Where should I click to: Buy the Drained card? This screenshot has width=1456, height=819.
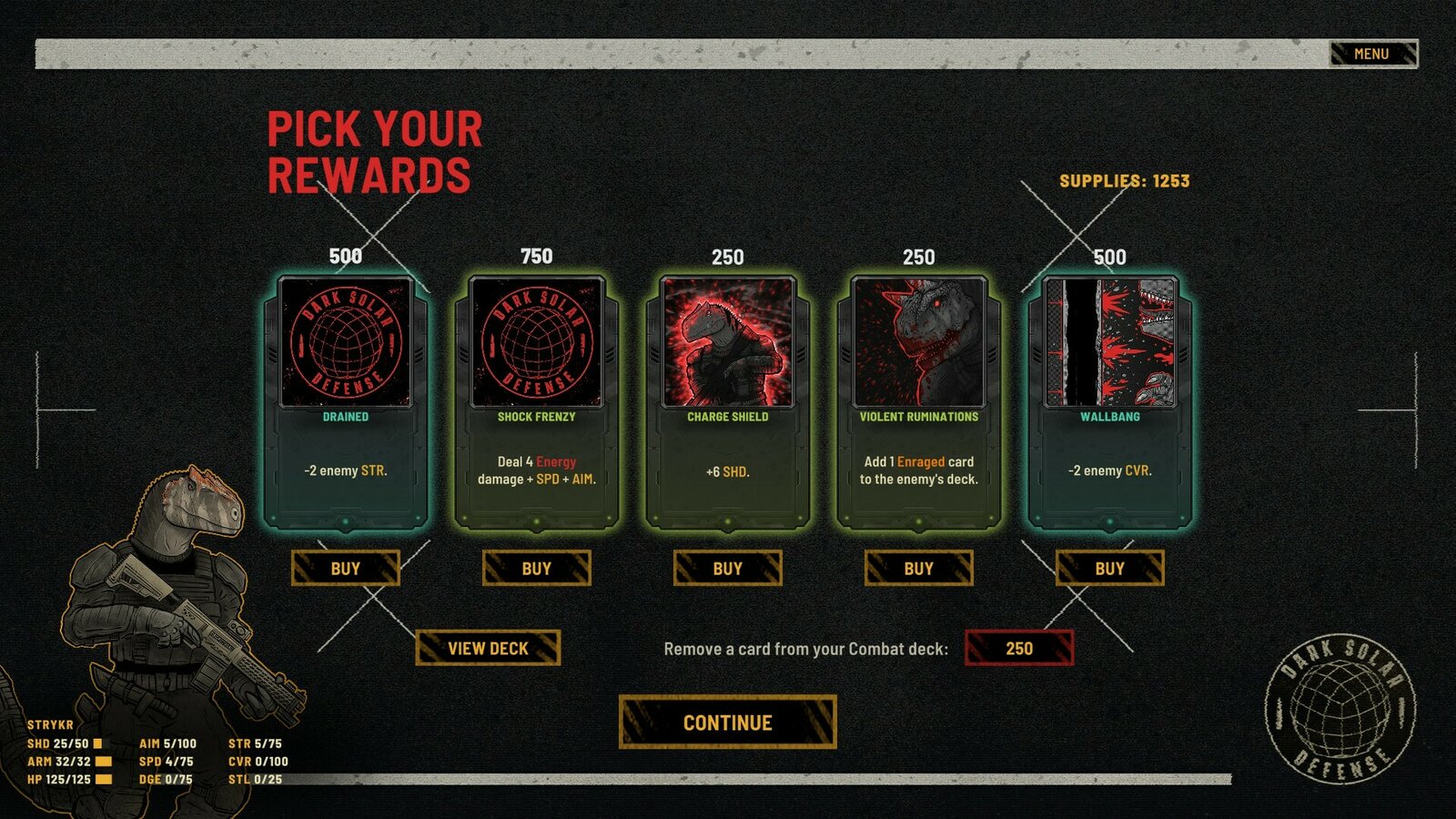pyautogui.click(x=345, y=568)
